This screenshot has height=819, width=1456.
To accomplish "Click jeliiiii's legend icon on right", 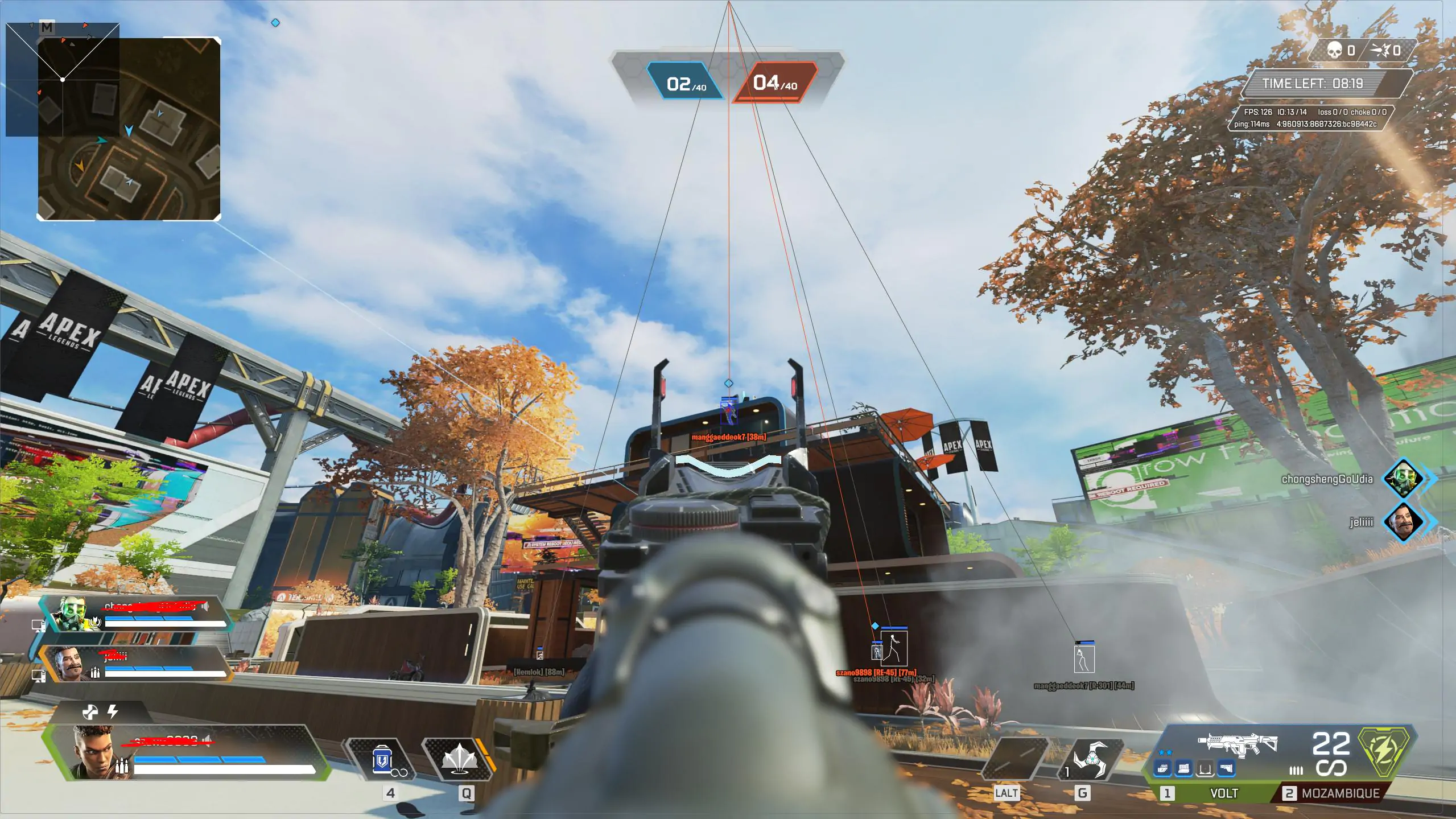I will [x=1403, y=521].
